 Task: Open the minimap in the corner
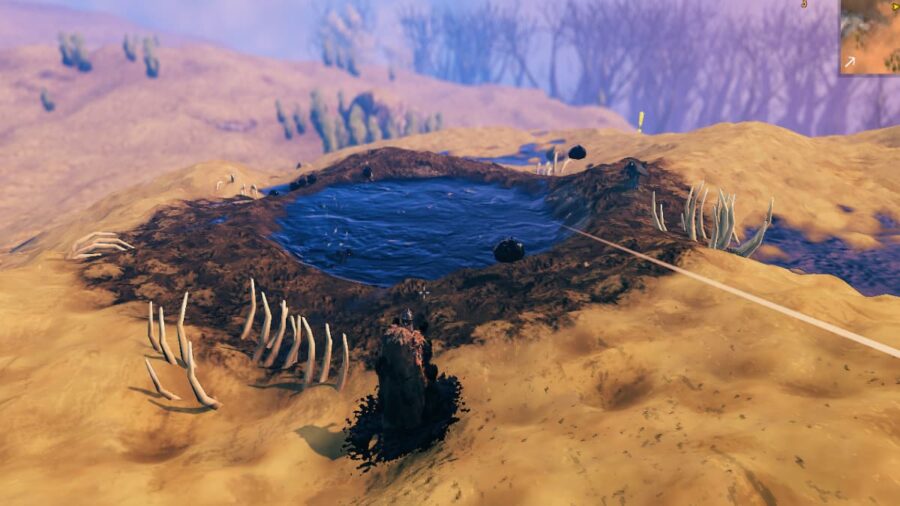point(869,37)
